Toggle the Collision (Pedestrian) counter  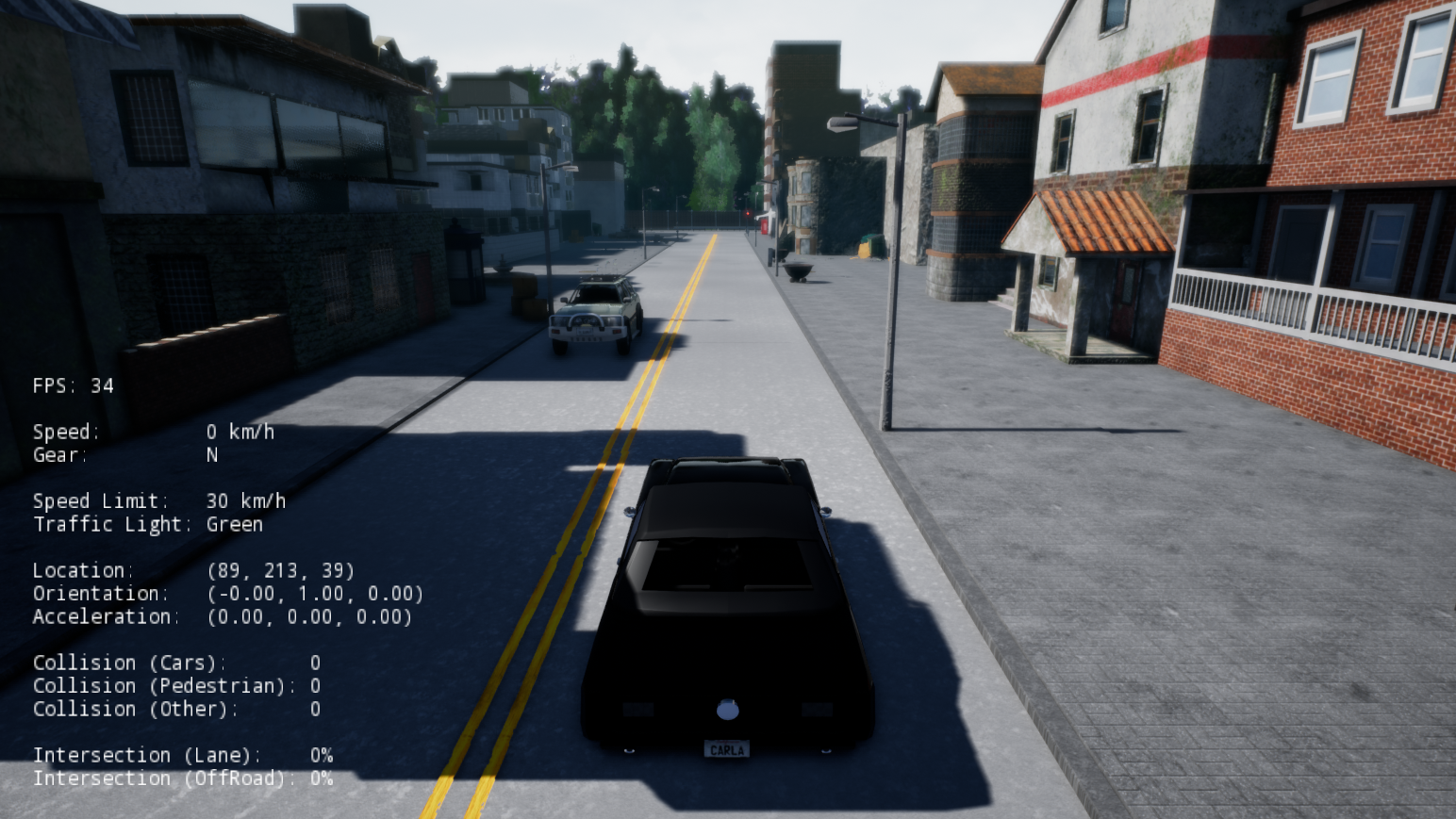(174, 686)
